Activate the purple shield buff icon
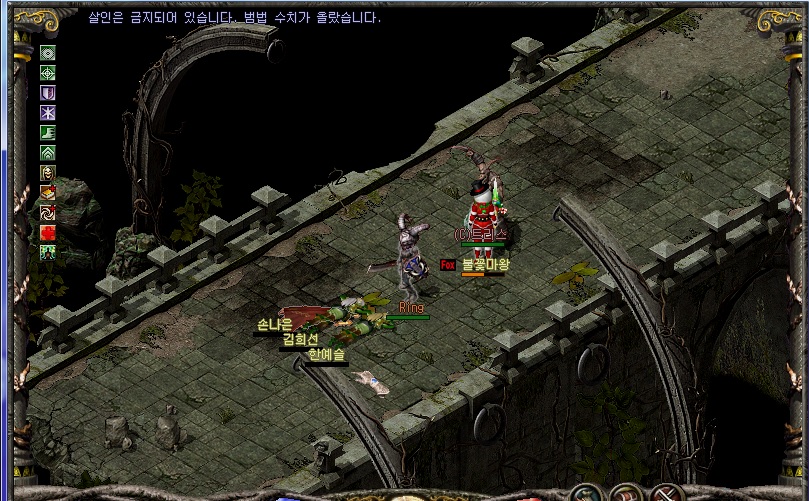 [48, 93]
